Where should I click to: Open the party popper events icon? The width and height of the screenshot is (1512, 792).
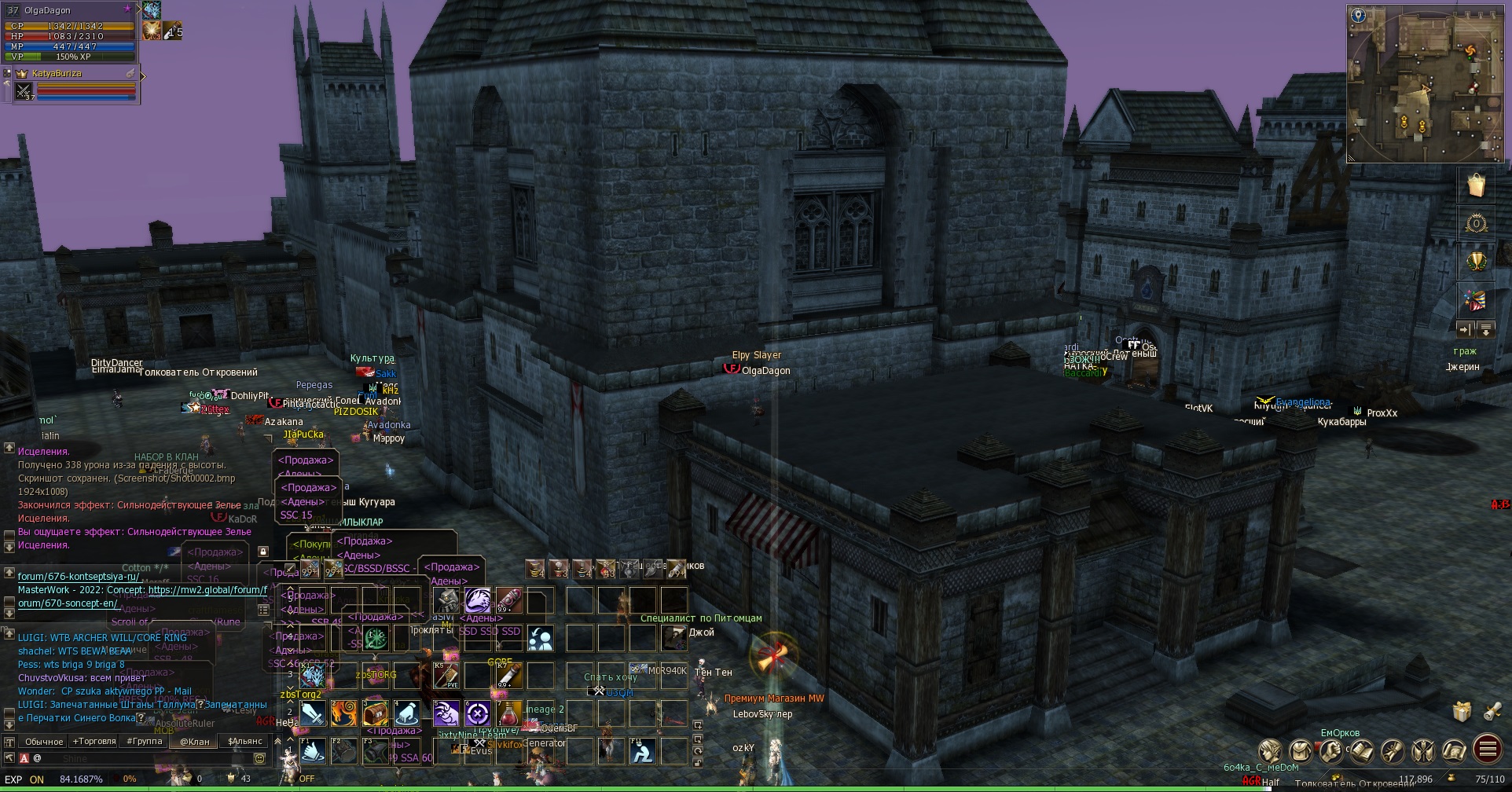pyautogui.click(x=1476, y=300)
